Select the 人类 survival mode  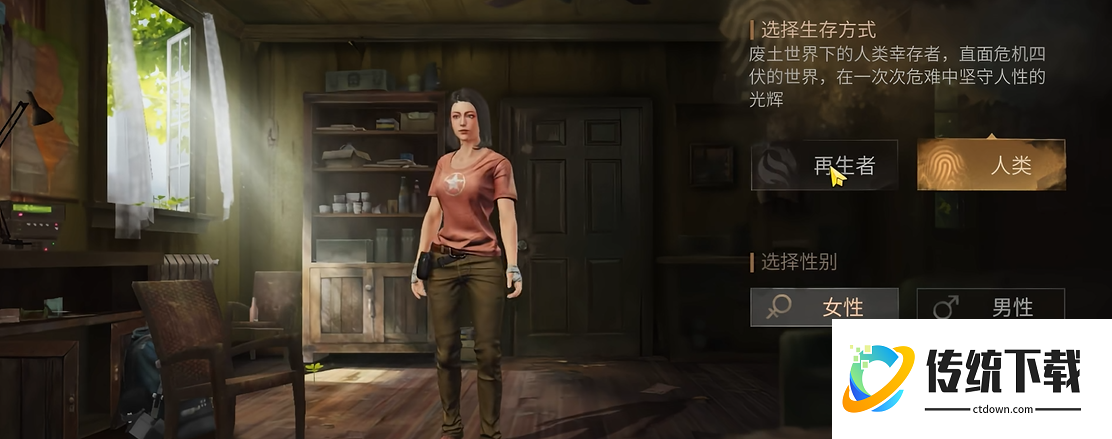[x=990, y=165]
